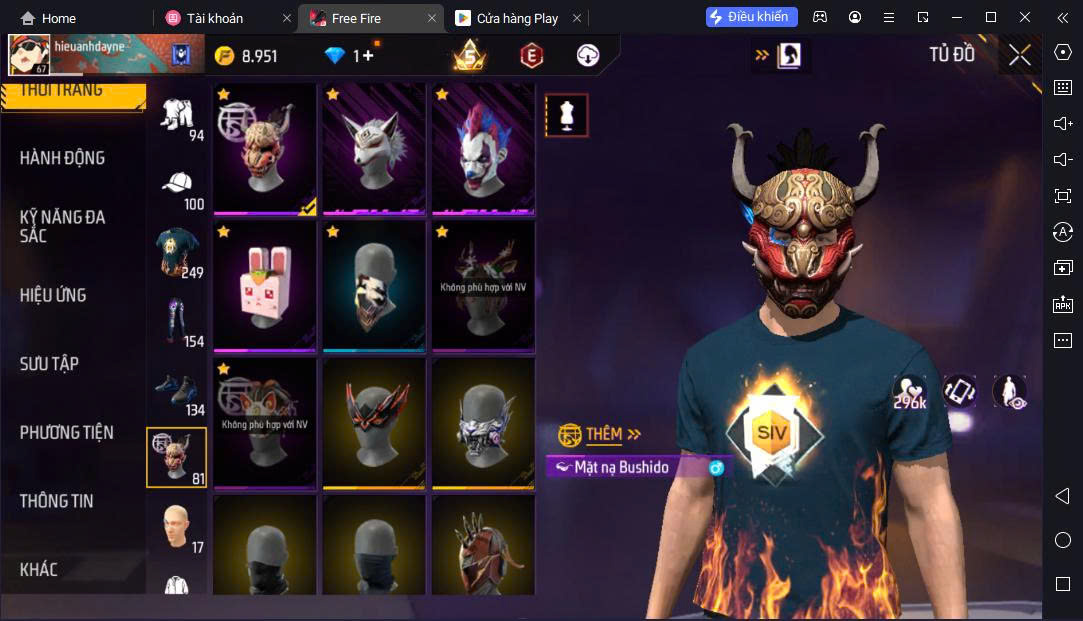
Task: Open the mannequin outfit preset icon
Action: coord(566,116)
